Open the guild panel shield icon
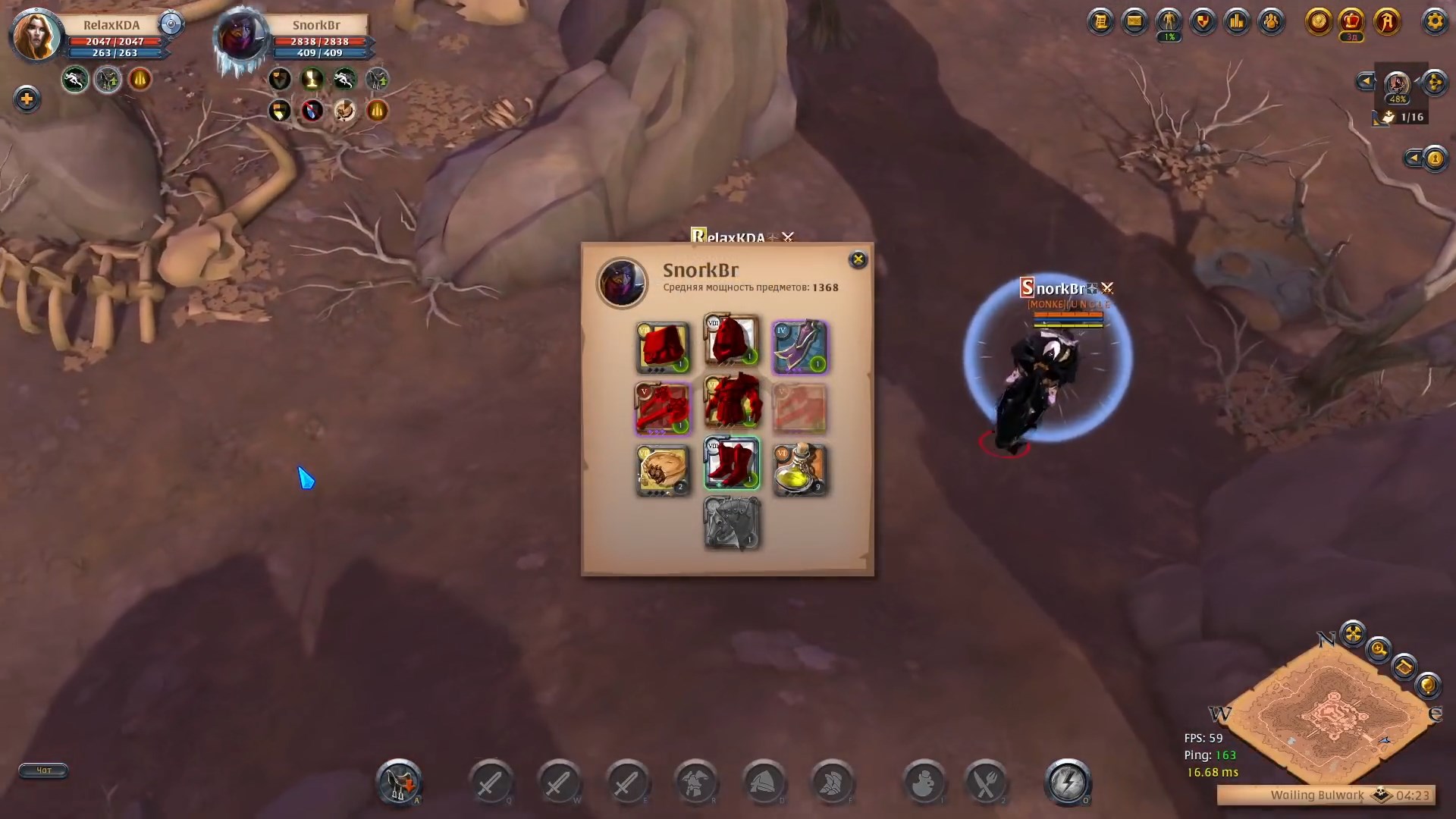 pyautogui.click(x=1202, y=21)
